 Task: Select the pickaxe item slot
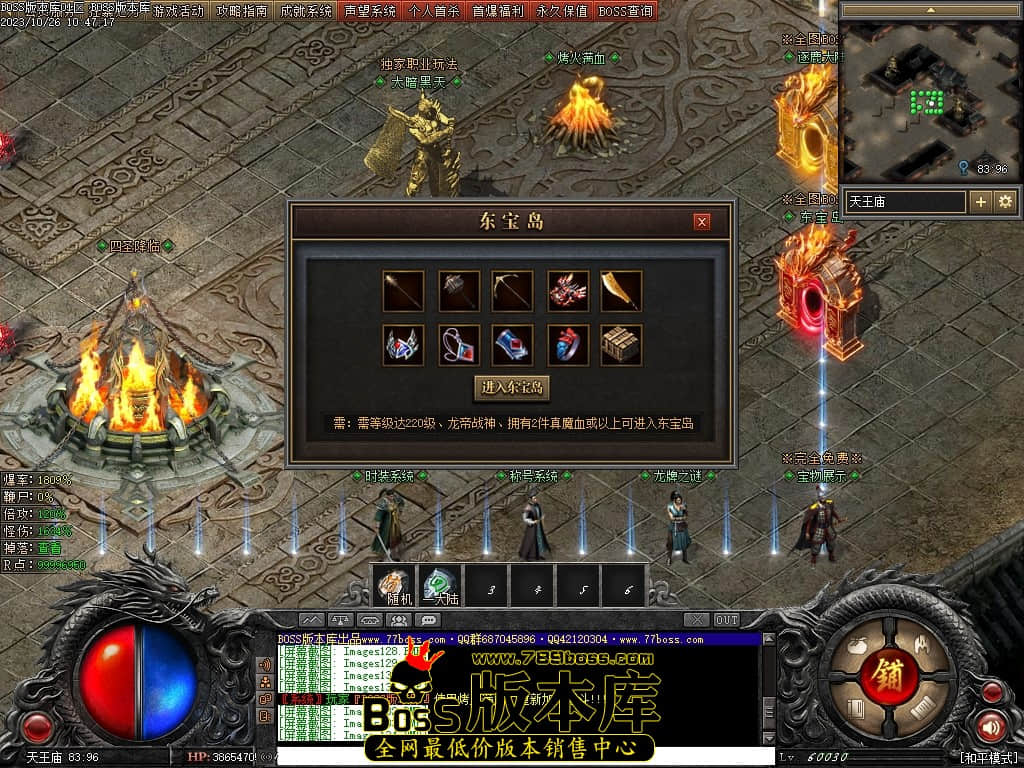[513, 291]
